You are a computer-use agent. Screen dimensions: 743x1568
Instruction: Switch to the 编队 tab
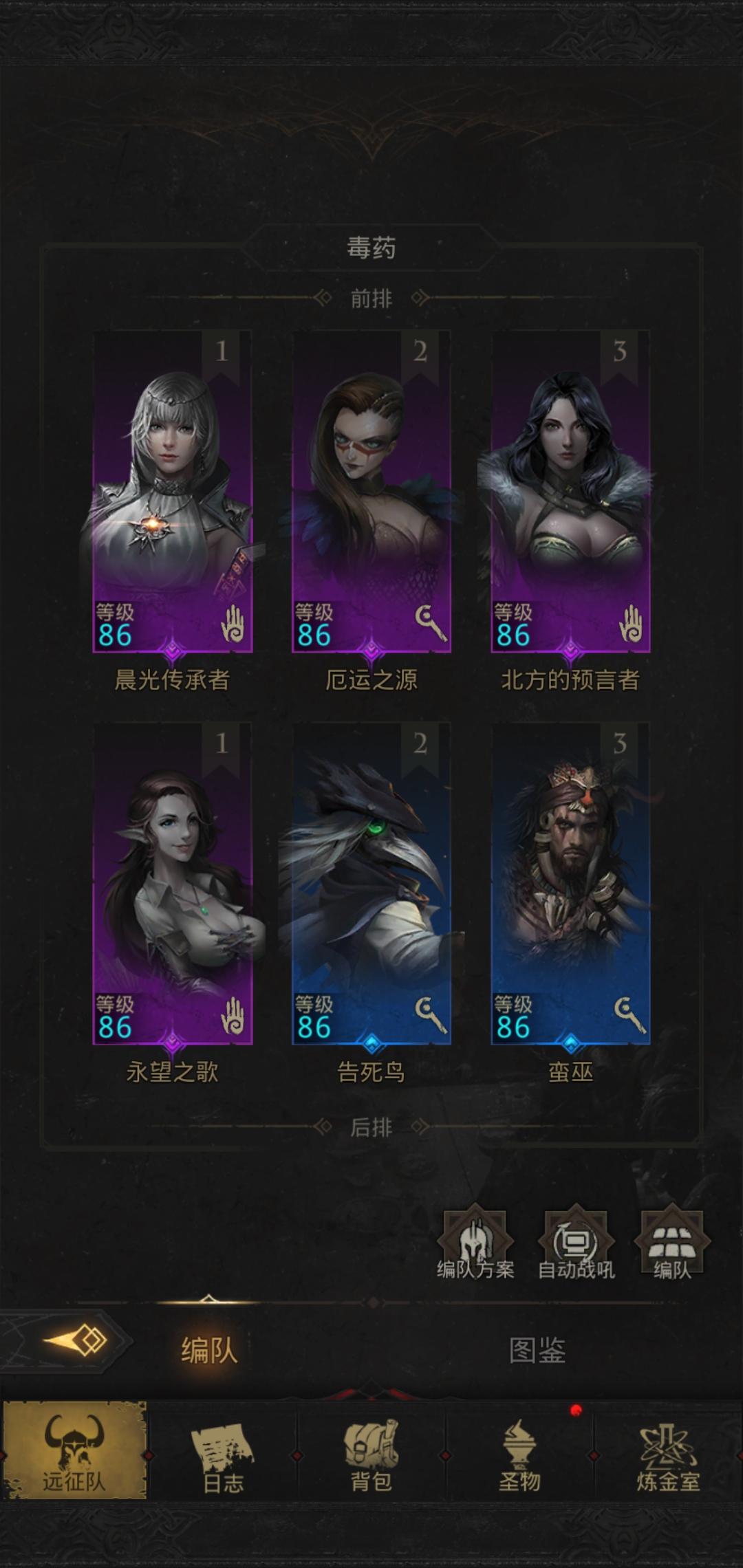click(x=209, y=1351)
